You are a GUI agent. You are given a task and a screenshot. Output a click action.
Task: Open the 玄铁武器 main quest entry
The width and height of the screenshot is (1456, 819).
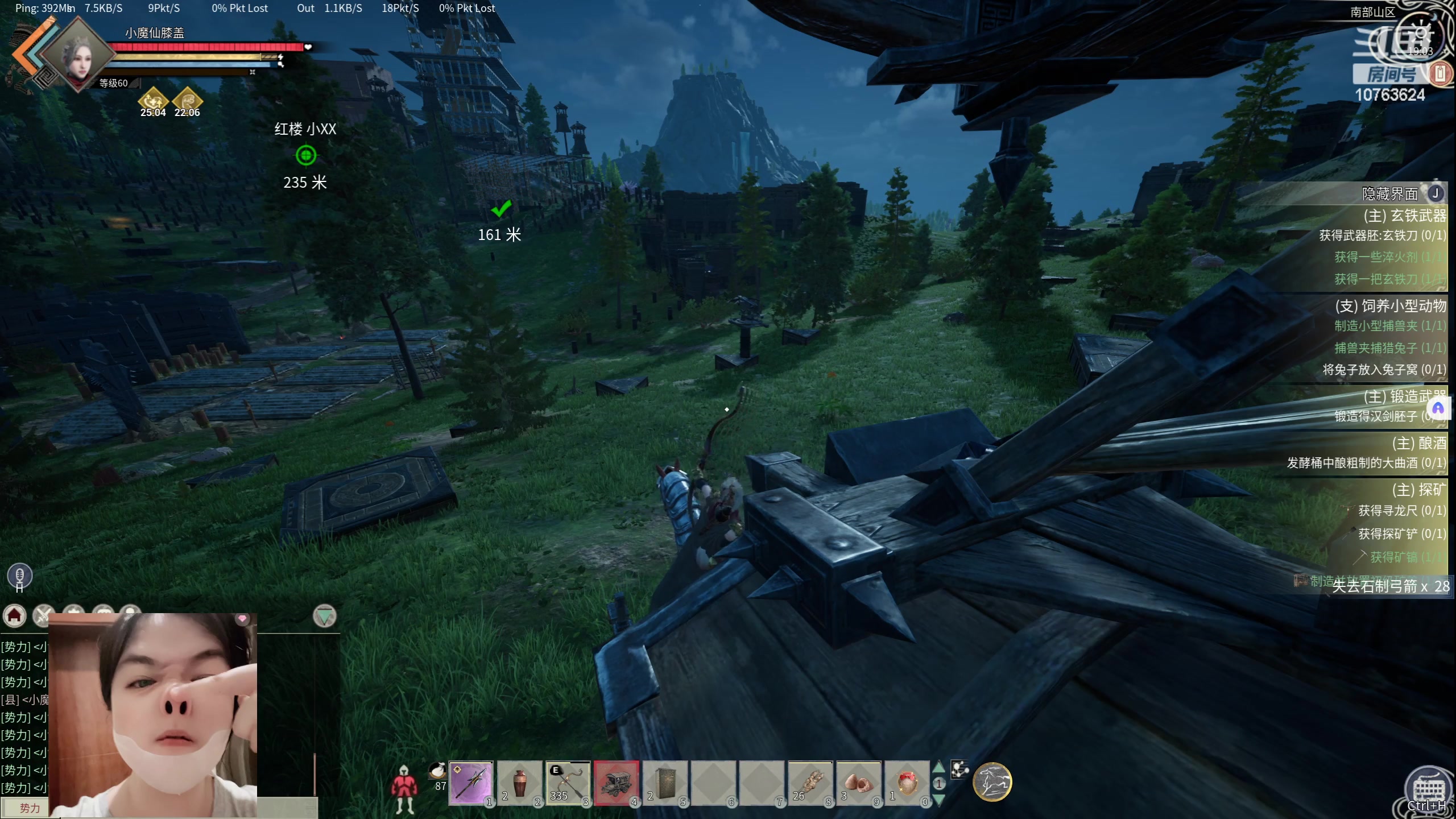(x=1404, y=216)
